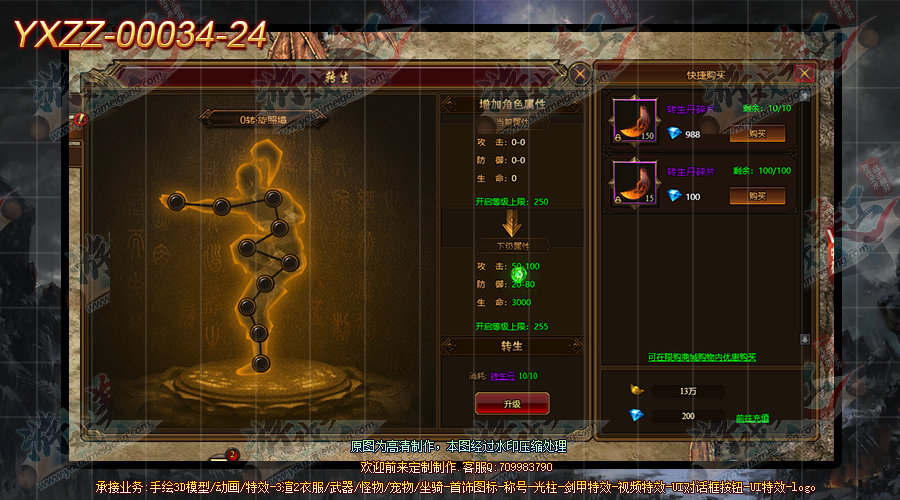Buy the item priced at 988 diamonds
Image resolution: width=900 pixels, height=500 pixels.
coord(756,133)
